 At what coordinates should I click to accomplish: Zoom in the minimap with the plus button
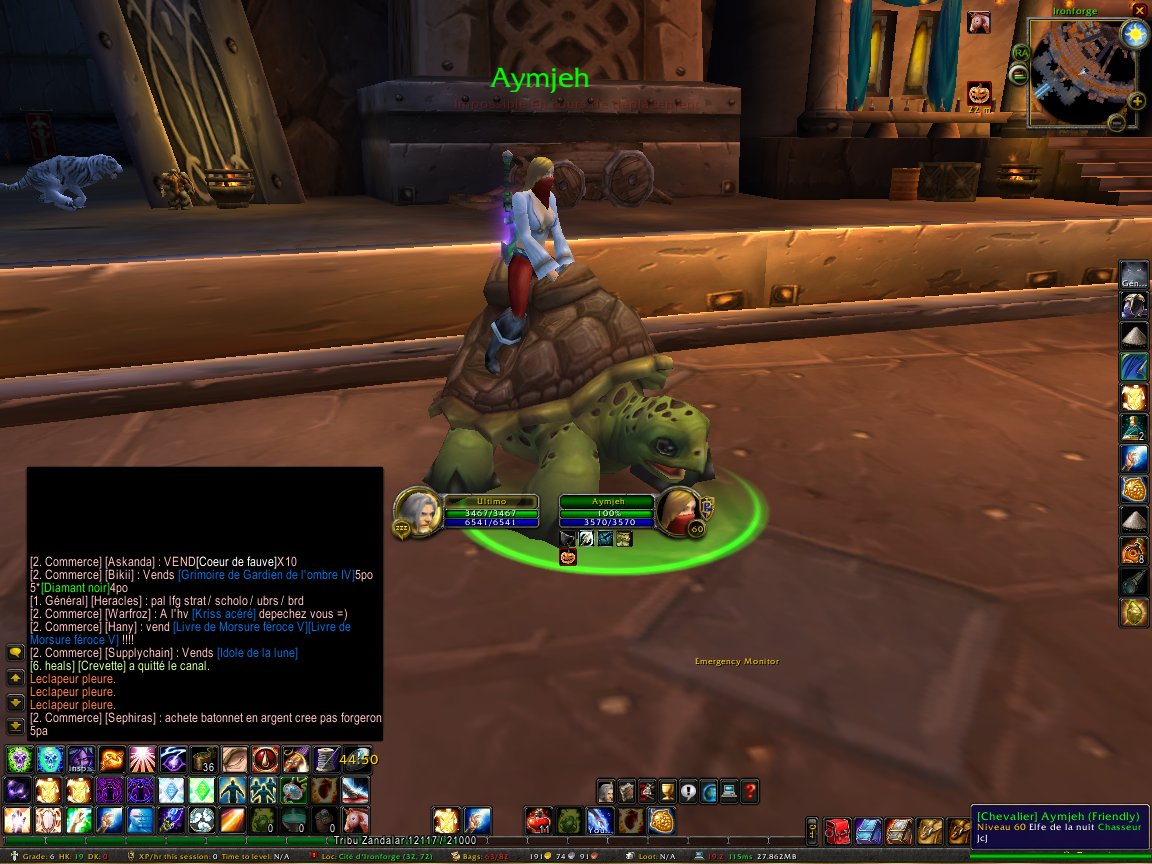(1136, 100)
